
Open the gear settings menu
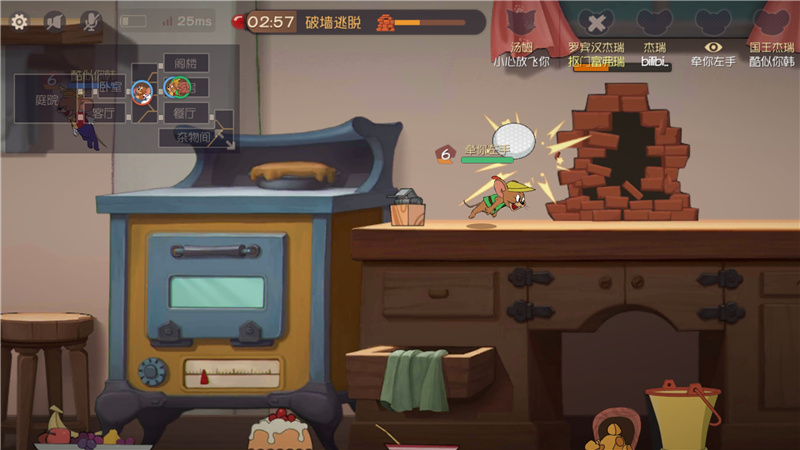(19, 20)
